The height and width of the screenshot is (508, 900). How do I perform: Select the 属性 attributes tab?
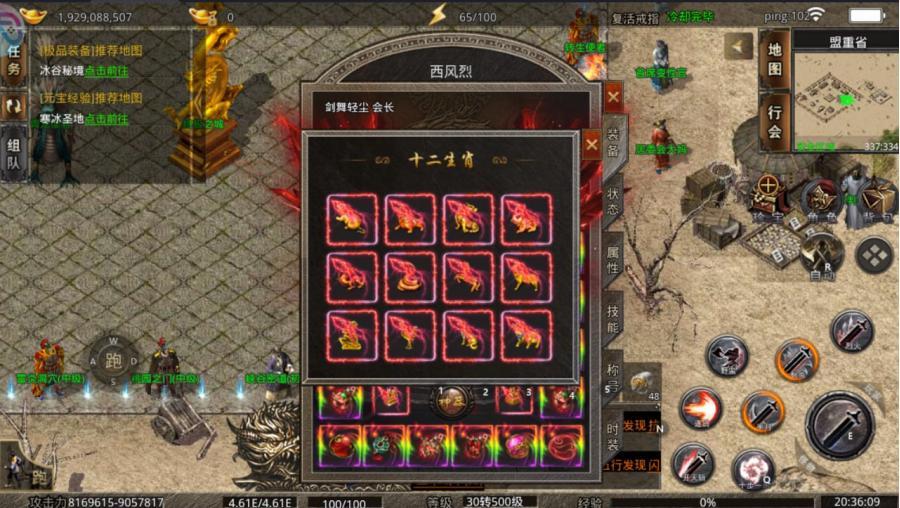(613, 255)
